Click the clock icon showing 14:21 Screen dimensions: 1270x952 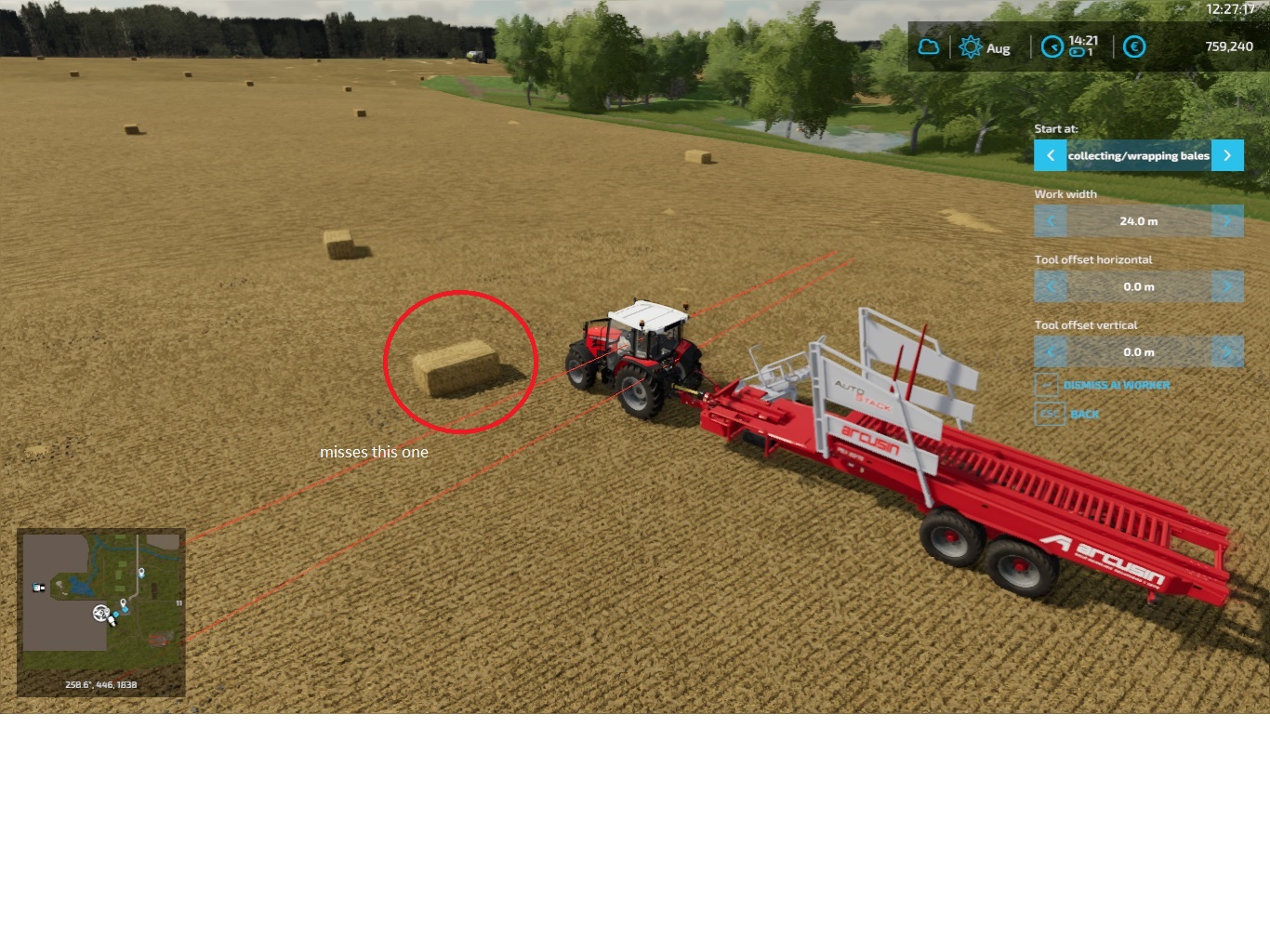[x=1052, y=45]
